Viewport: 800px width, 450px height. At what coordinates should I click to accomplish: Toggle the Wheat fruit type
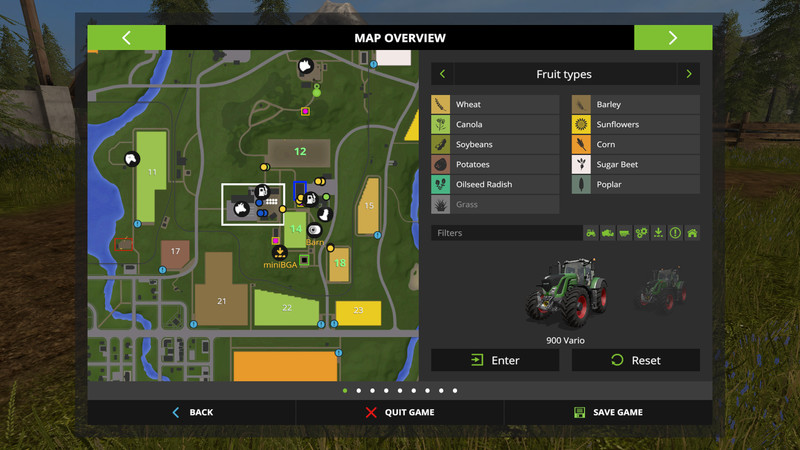(x=495, y=105)
